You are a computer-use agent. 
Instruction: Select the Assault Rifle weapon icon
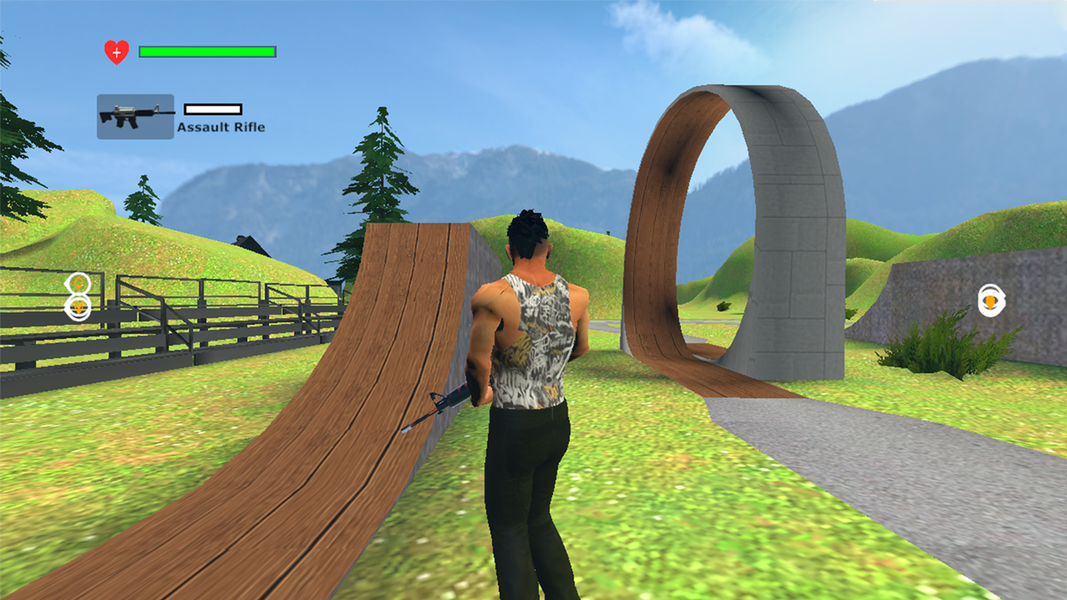(135, 116)
